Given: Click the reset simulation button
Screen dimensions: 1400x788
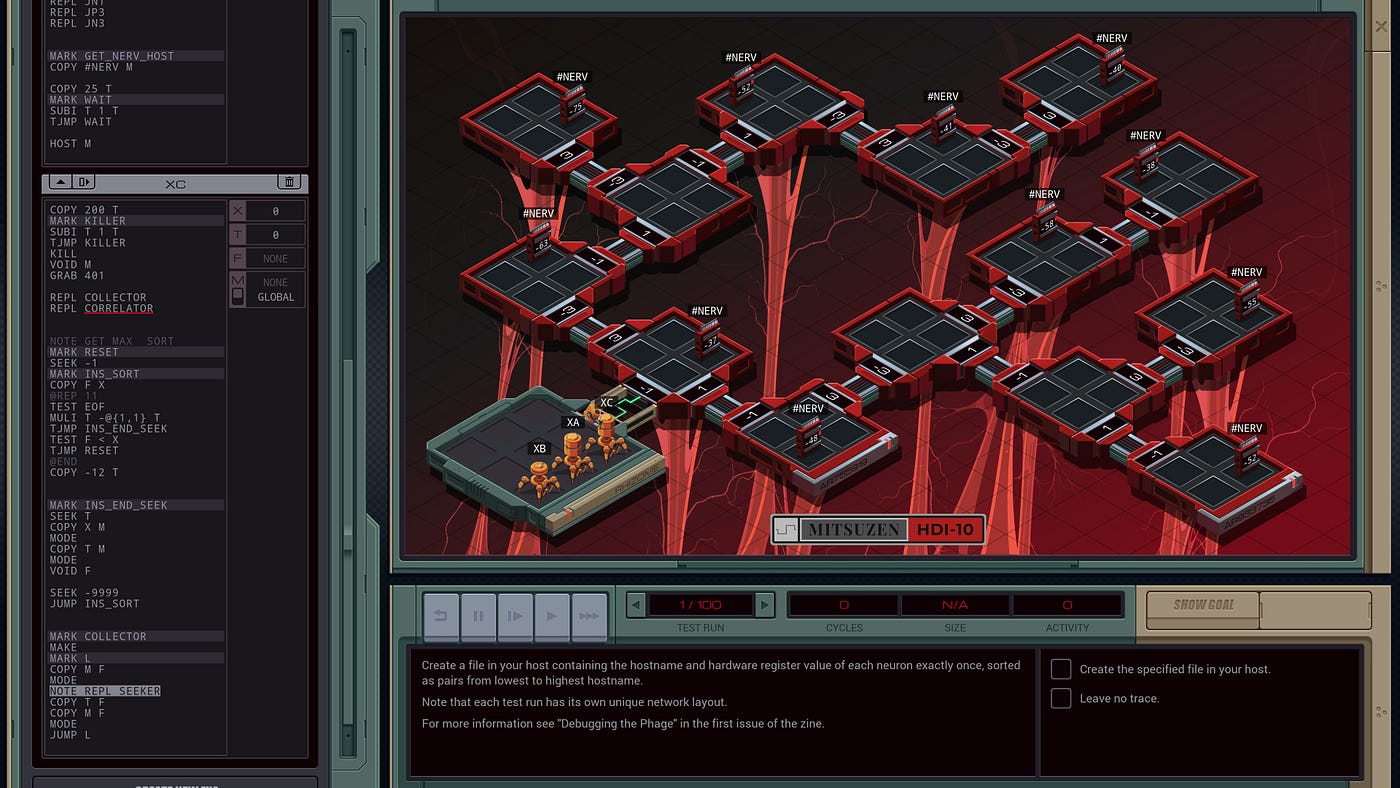Looking at the screenshot, I should pyautogui.click(x=441, y=616).
